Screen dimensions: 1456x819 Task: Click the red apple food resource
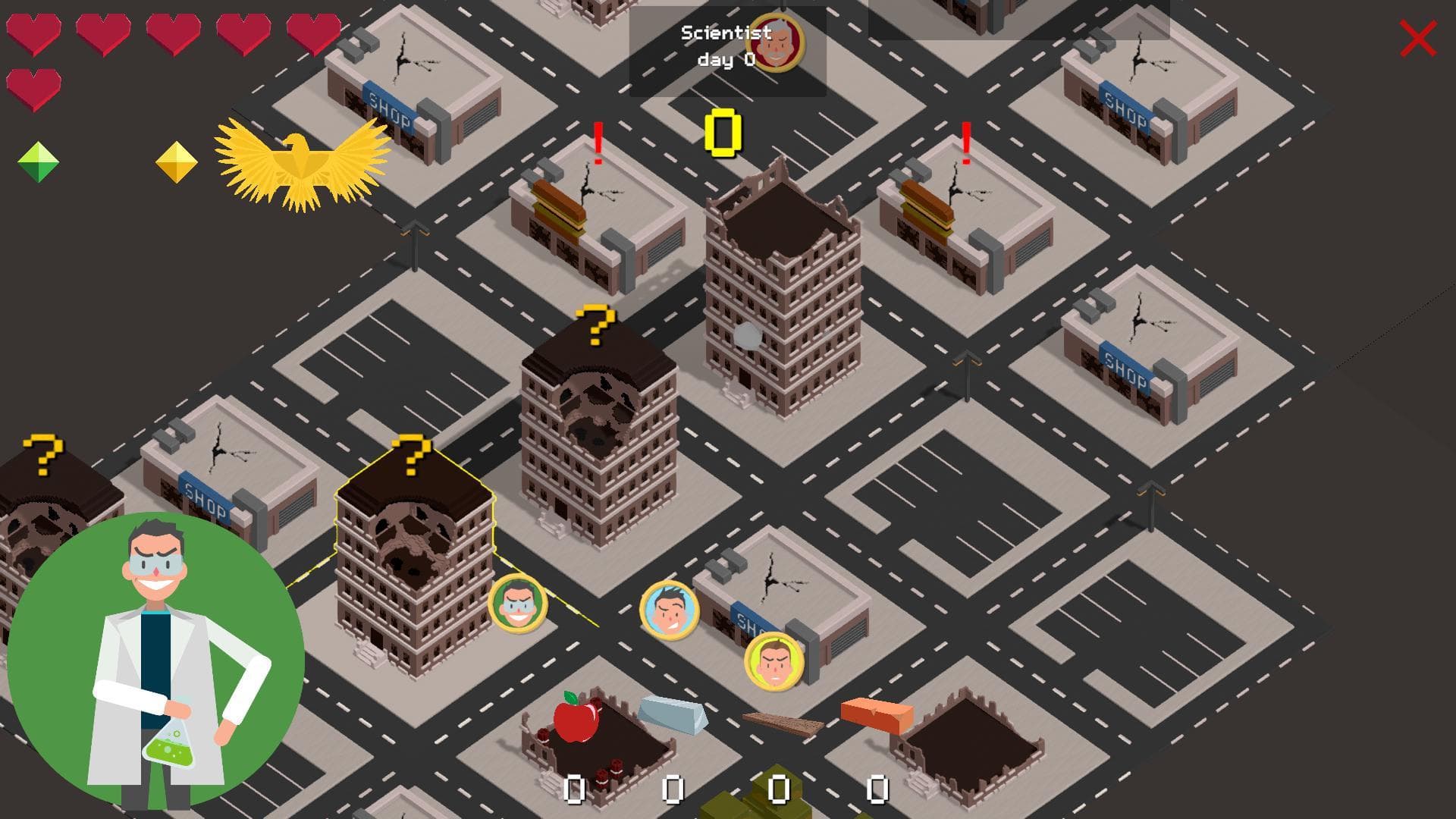click(x=576, y=717)
